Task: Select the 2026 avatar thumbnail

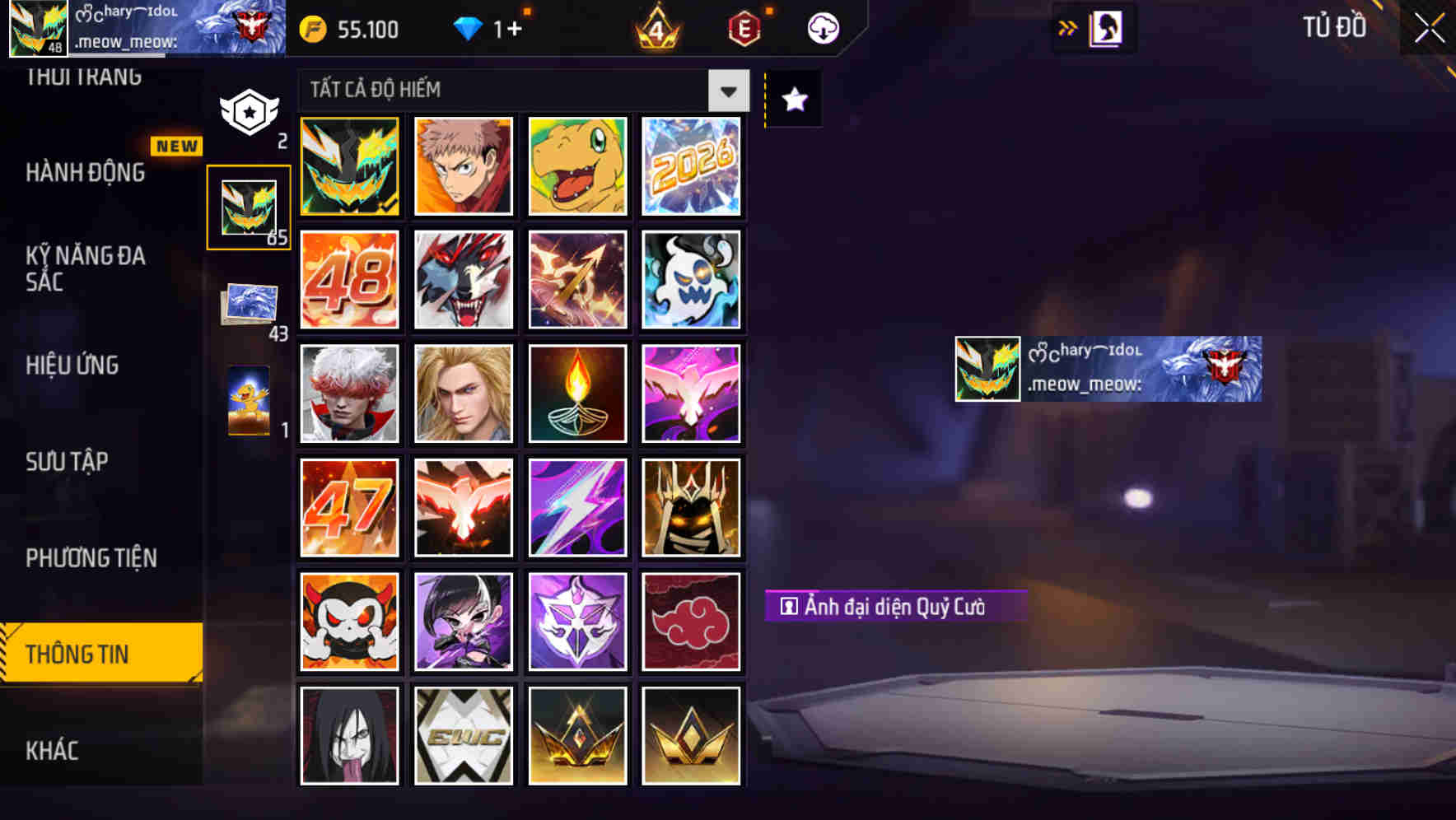Action: [692, 166]
